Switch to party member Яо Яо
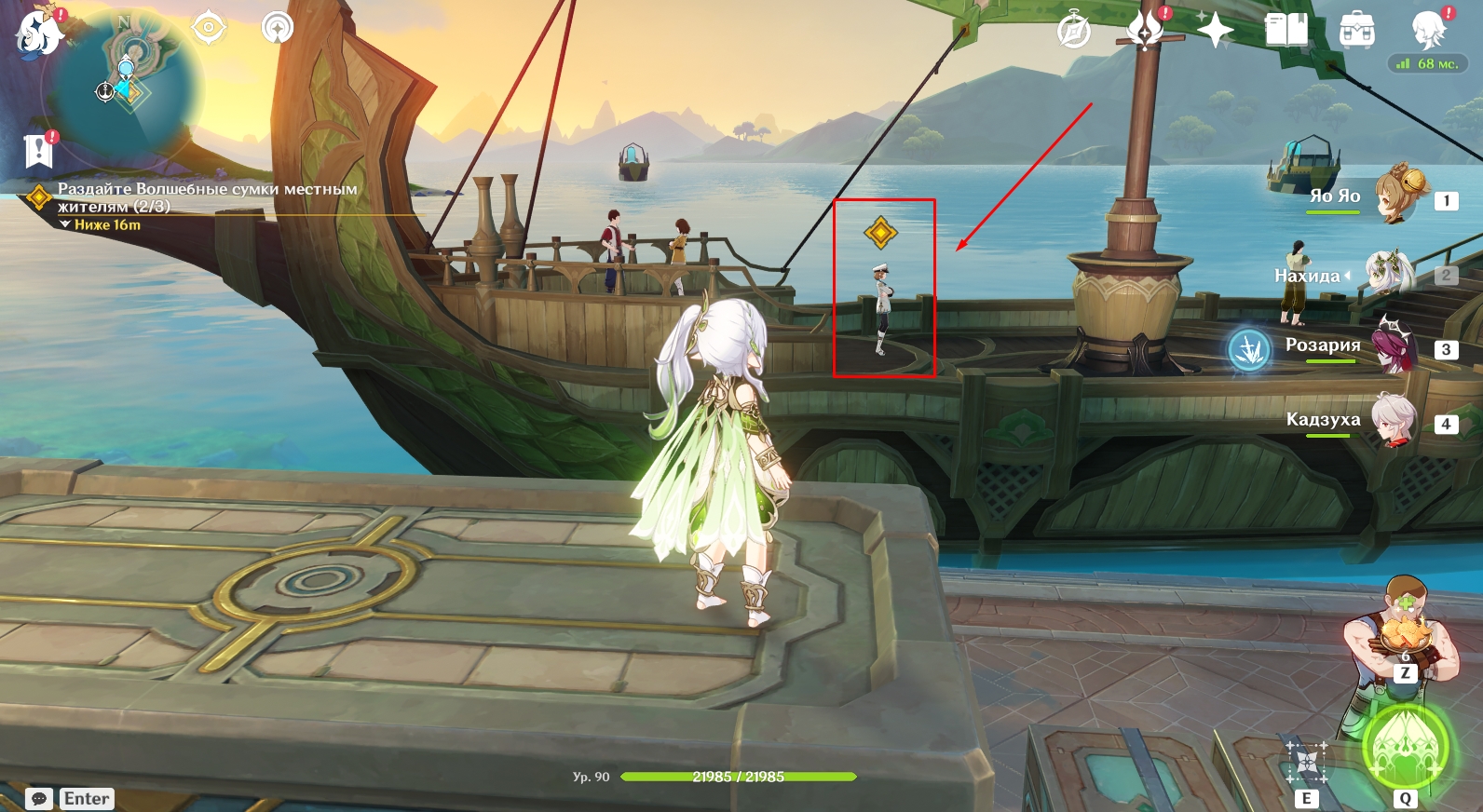This screenshot has height=812, width=1483. click(x=1396, y=196)
